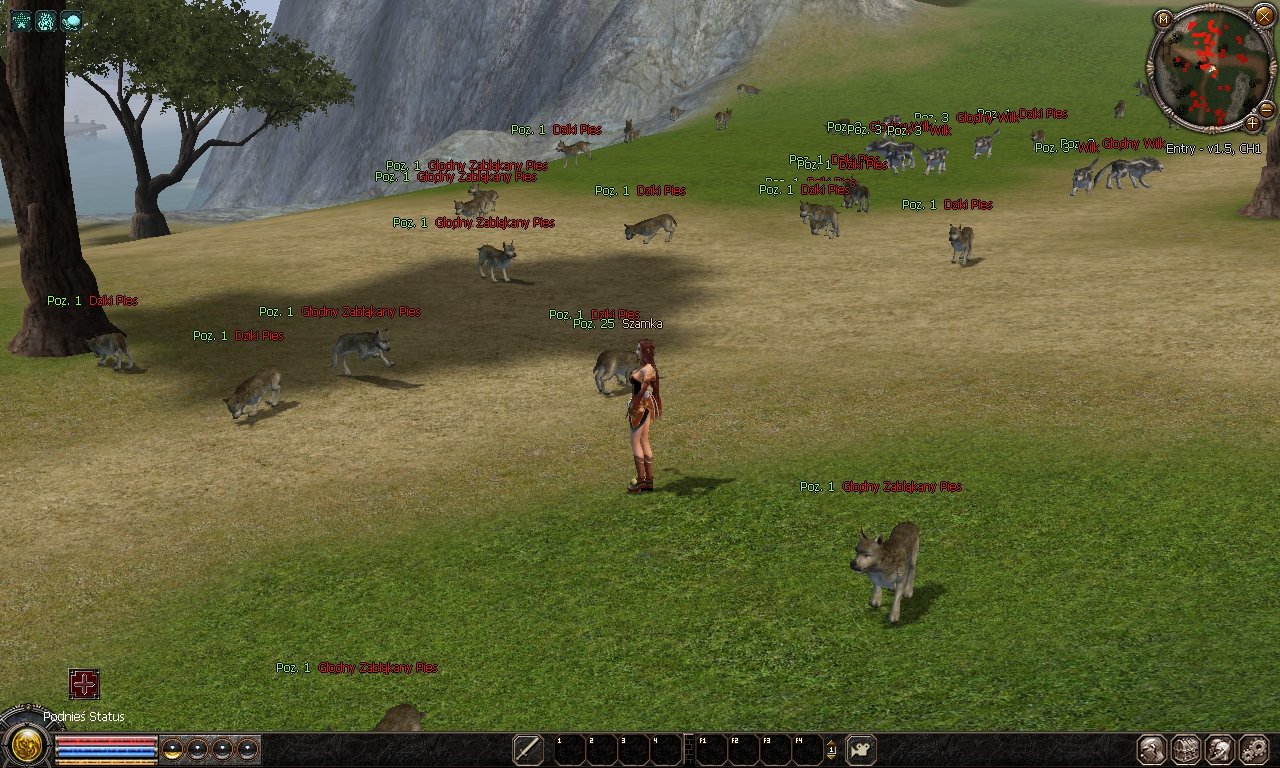The image size is (1280, 768).
Task: Click the golden dragon emblem in the corner
Action: (24, 746)
